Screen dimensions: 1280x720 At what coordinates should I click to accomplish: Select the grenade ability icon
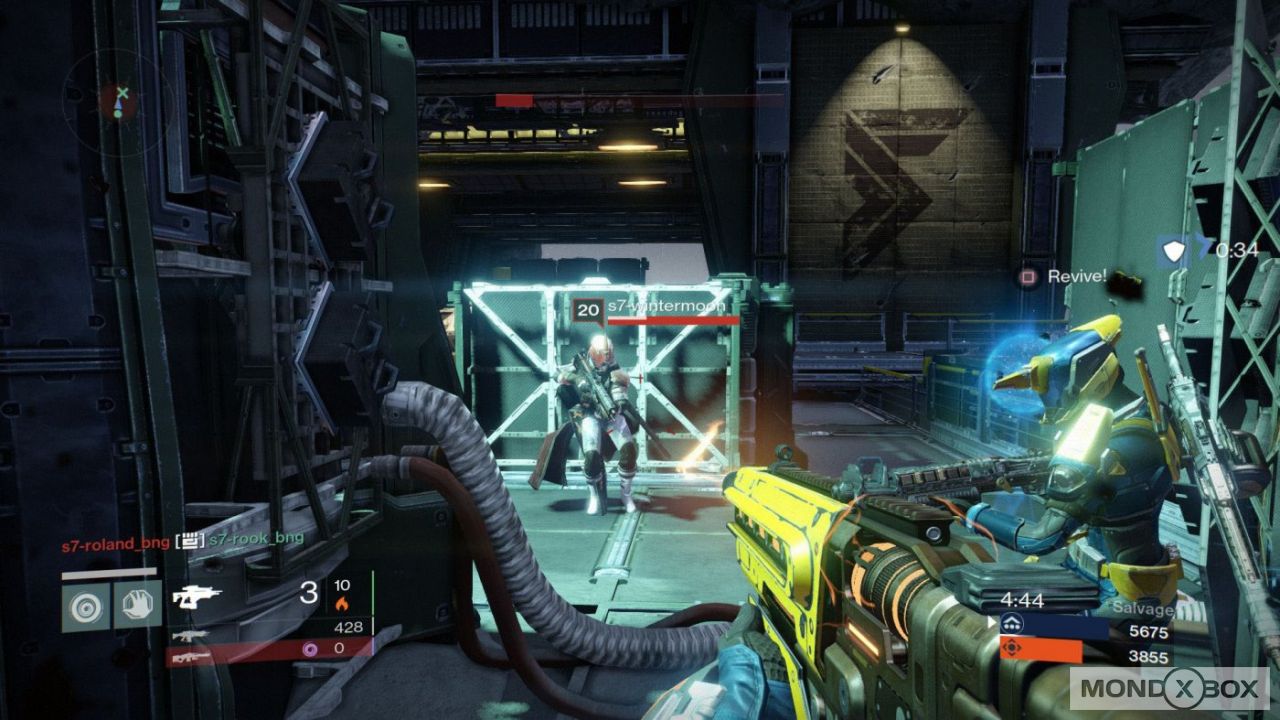click(x=85, y=605)
